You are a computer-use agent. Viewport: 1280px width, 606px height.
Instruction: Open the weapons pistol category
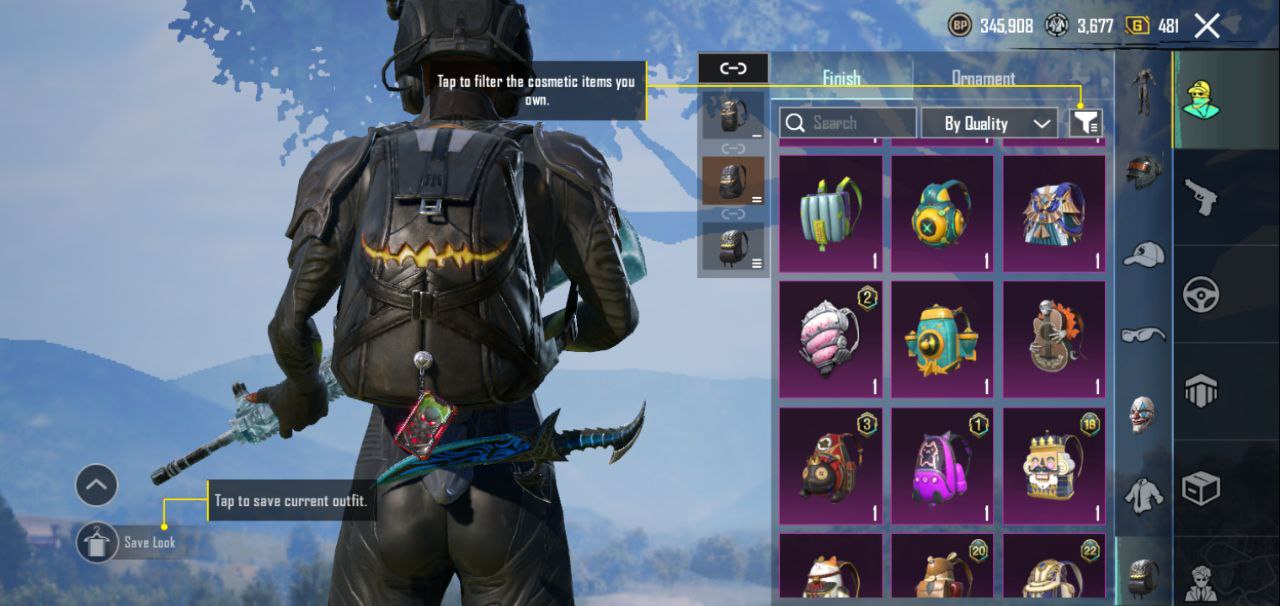coord(1200,196)
